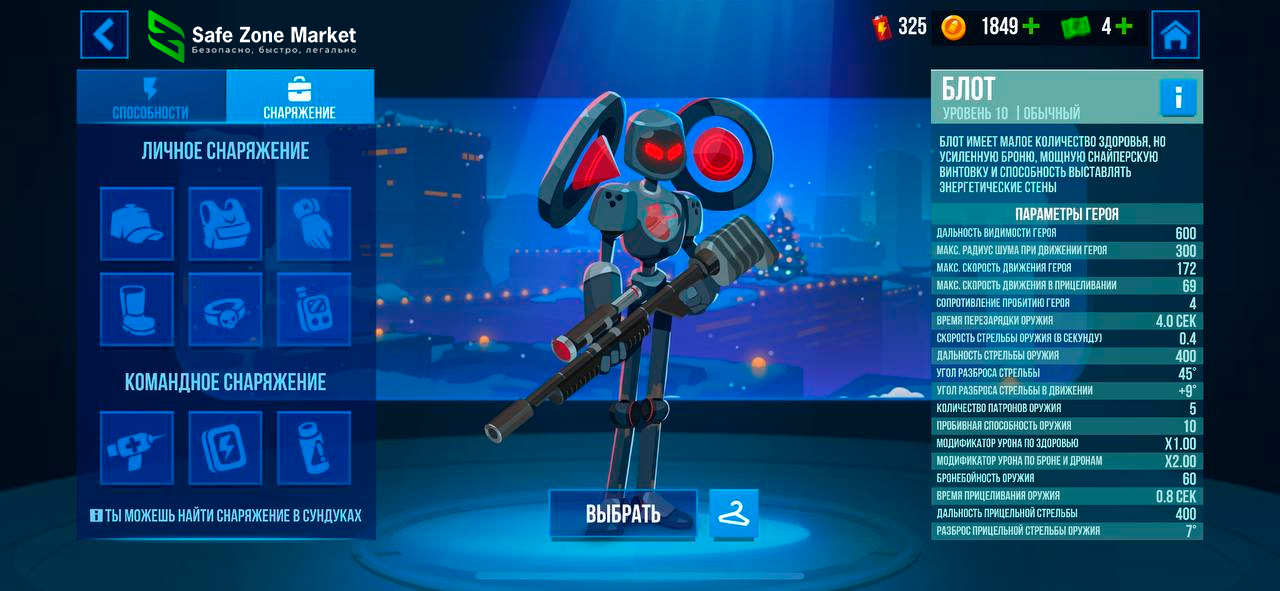Open the glove equipment slot

click(313, 224)
